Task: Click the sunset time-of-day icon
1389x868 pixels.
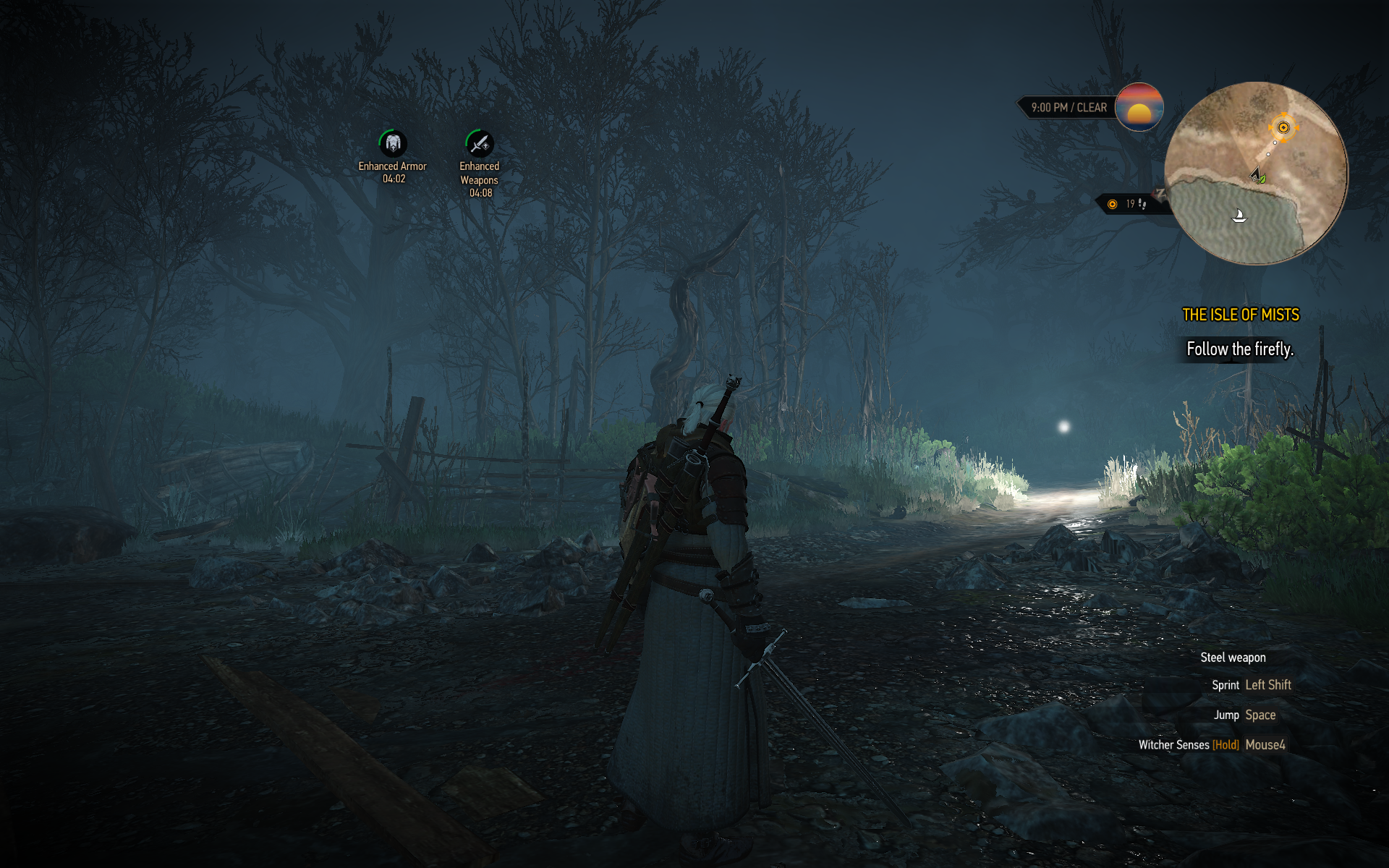Action: [1139, 107]
